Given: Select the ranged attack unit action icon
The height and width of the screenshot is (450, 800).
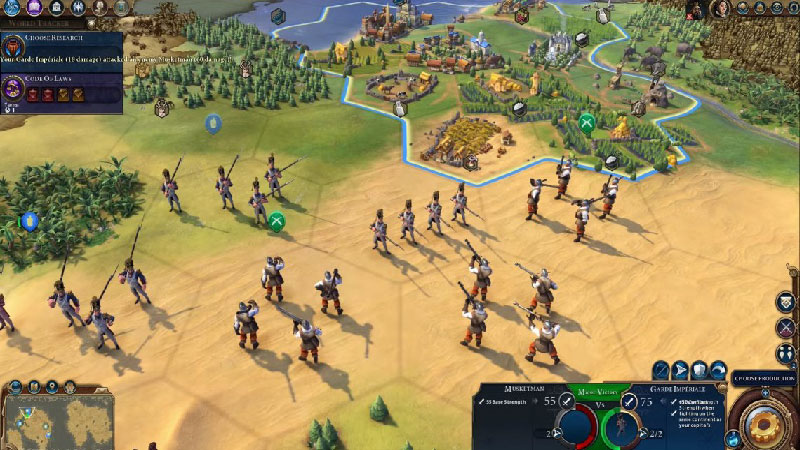Looking at the screenshot, I should (661, 370).
